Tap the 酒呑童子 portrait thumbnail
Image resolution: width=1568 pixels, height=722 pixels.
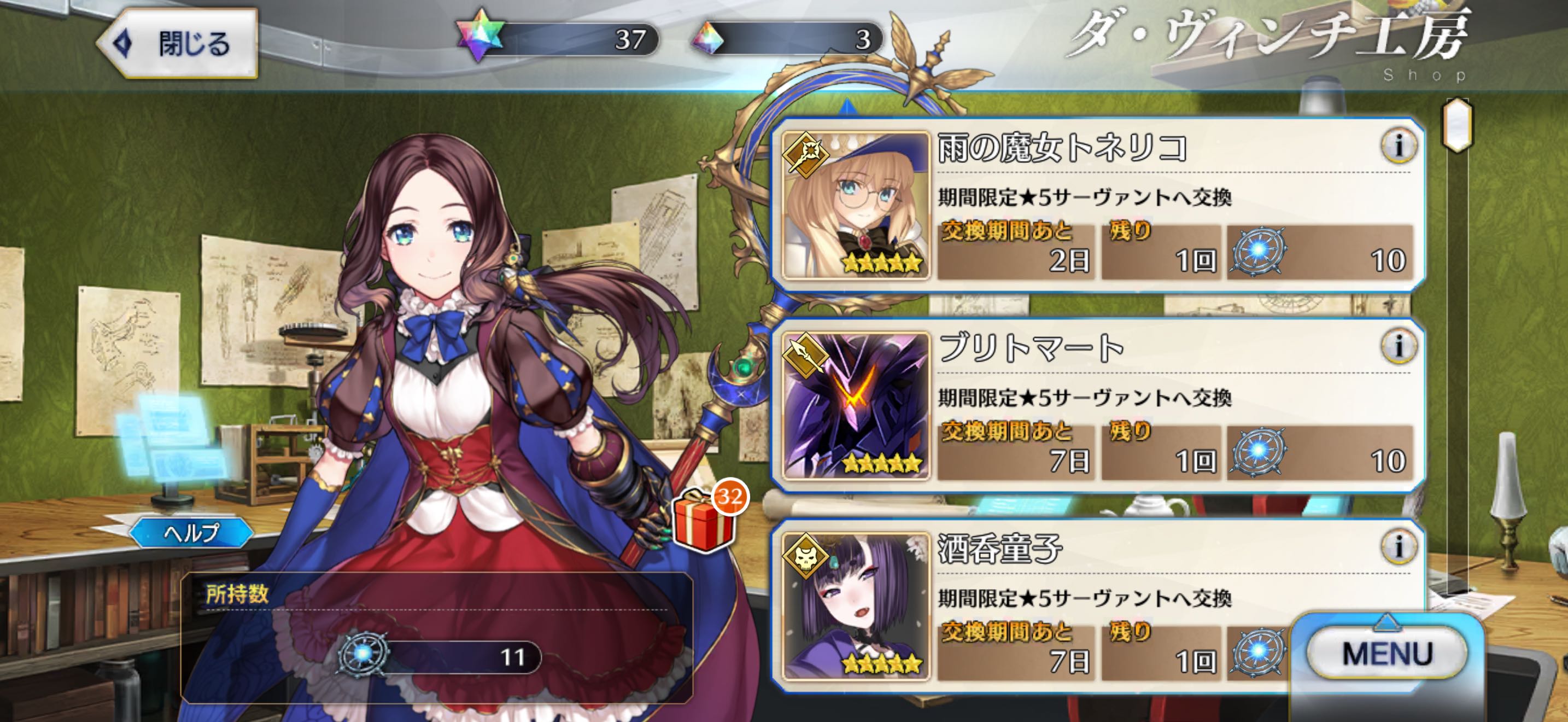click(855, 607)
